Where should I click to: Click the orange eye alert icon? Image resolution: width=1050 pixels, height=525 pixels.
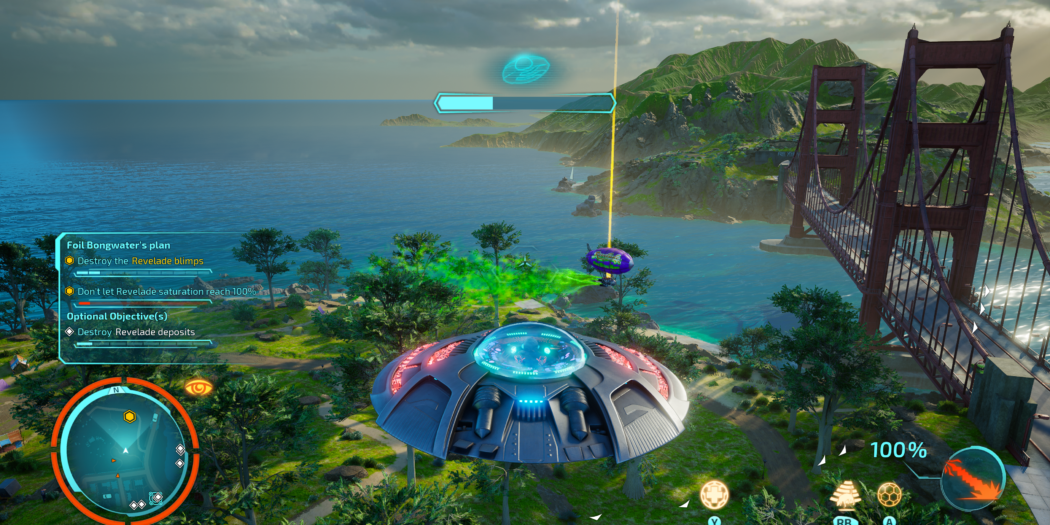point(198,386)
